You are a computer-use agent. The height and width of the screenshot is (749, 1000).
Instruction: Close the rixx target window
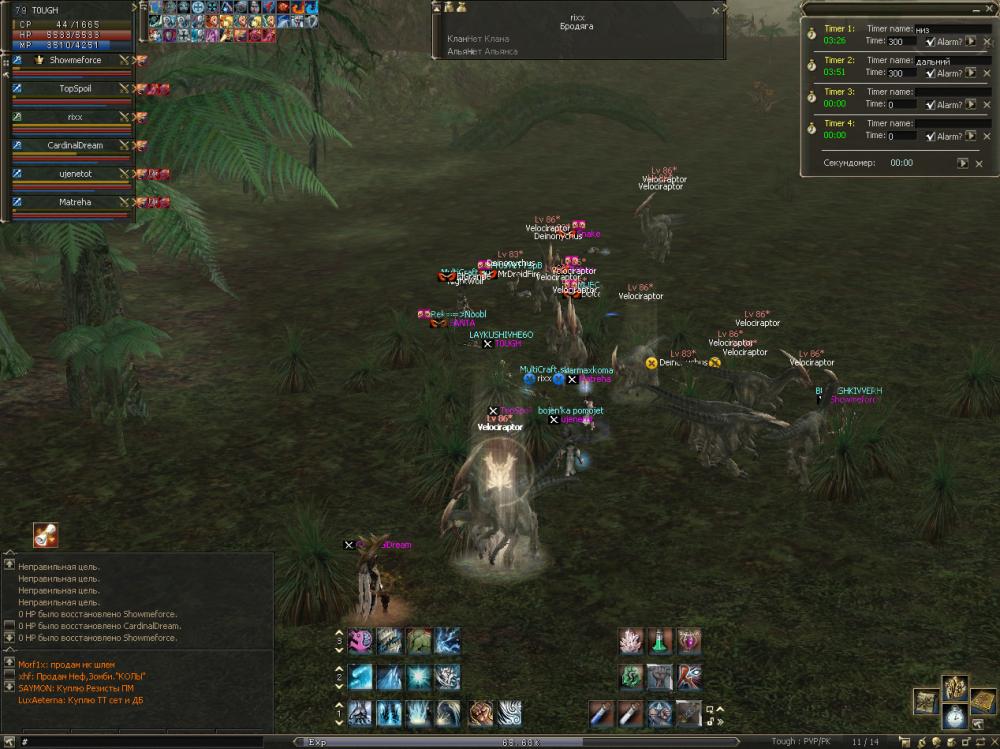715,11
